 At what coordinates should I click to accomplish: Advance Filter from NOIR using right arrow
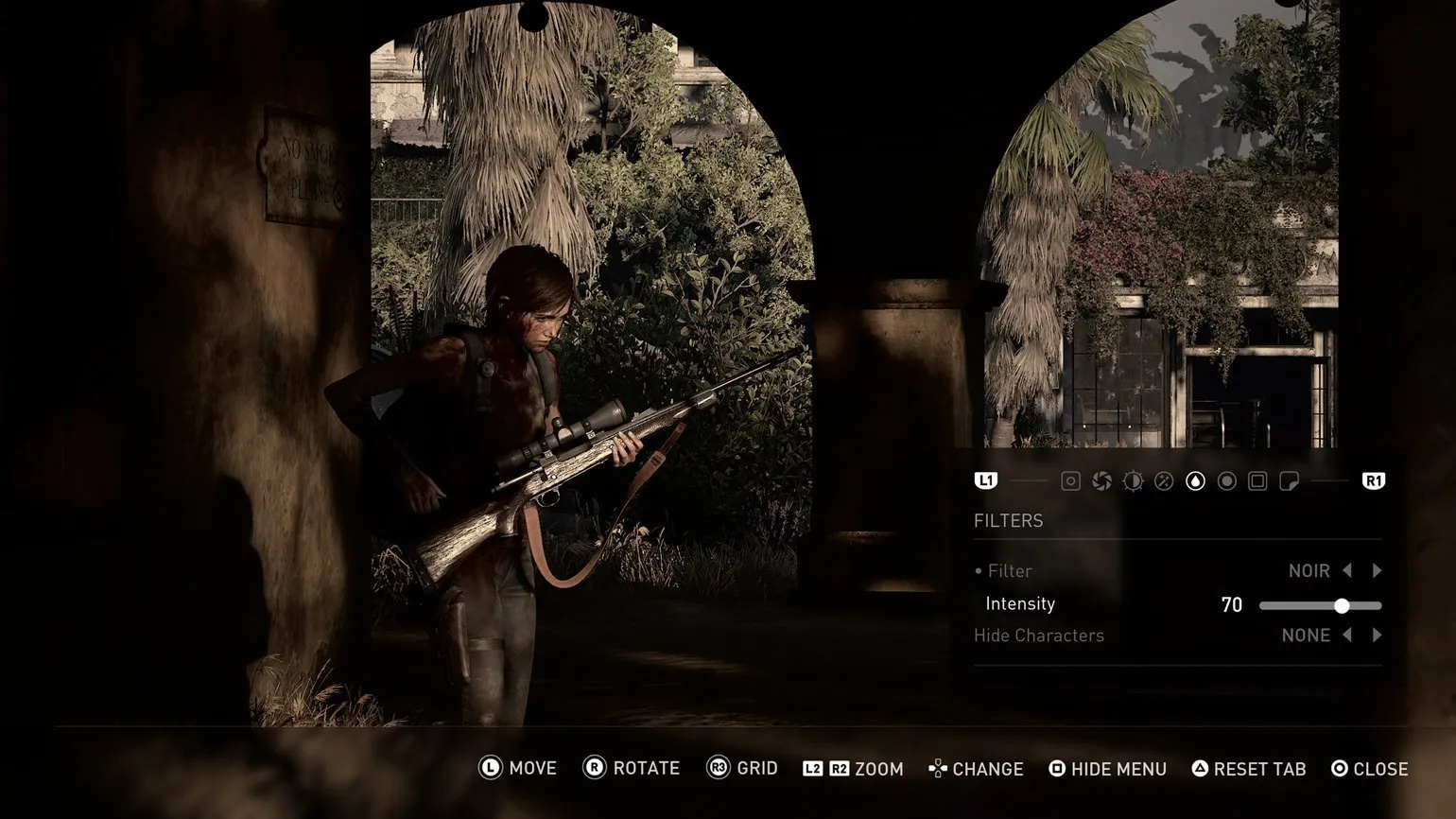pyautogui.click(x=1378, y=570)
